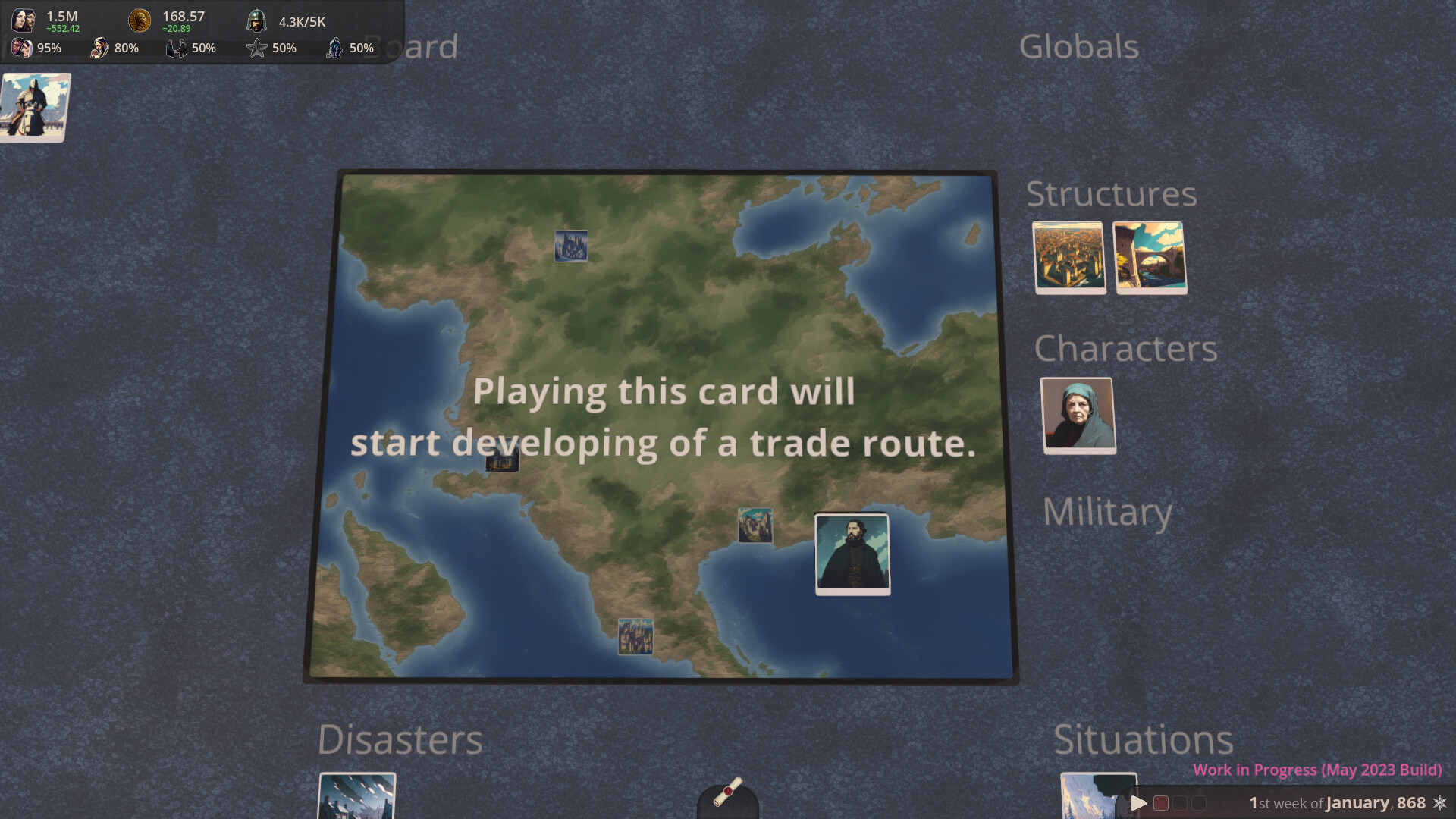Select the bearded character card on the map
The height and width of the screenshot is (819, 1456).
pyautogui.click(x=852, y=554)
